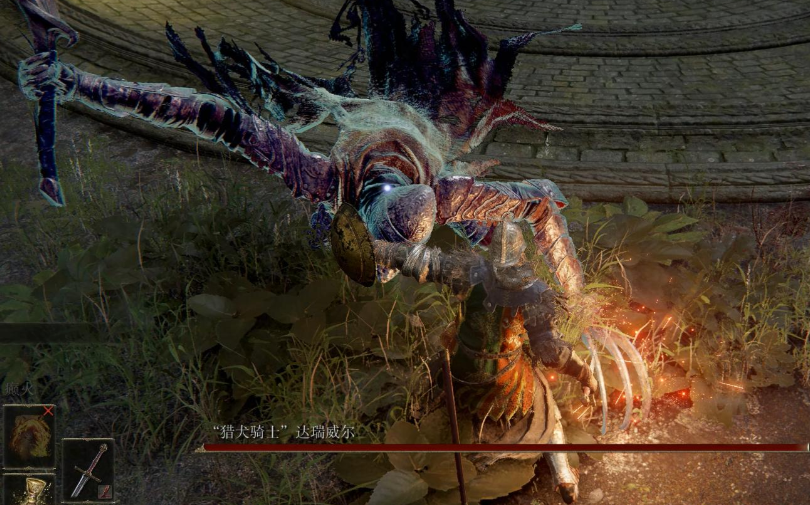The image size is (810, 505).
Task: Select the fire spell slot
Action: click(x=28, y=436)
